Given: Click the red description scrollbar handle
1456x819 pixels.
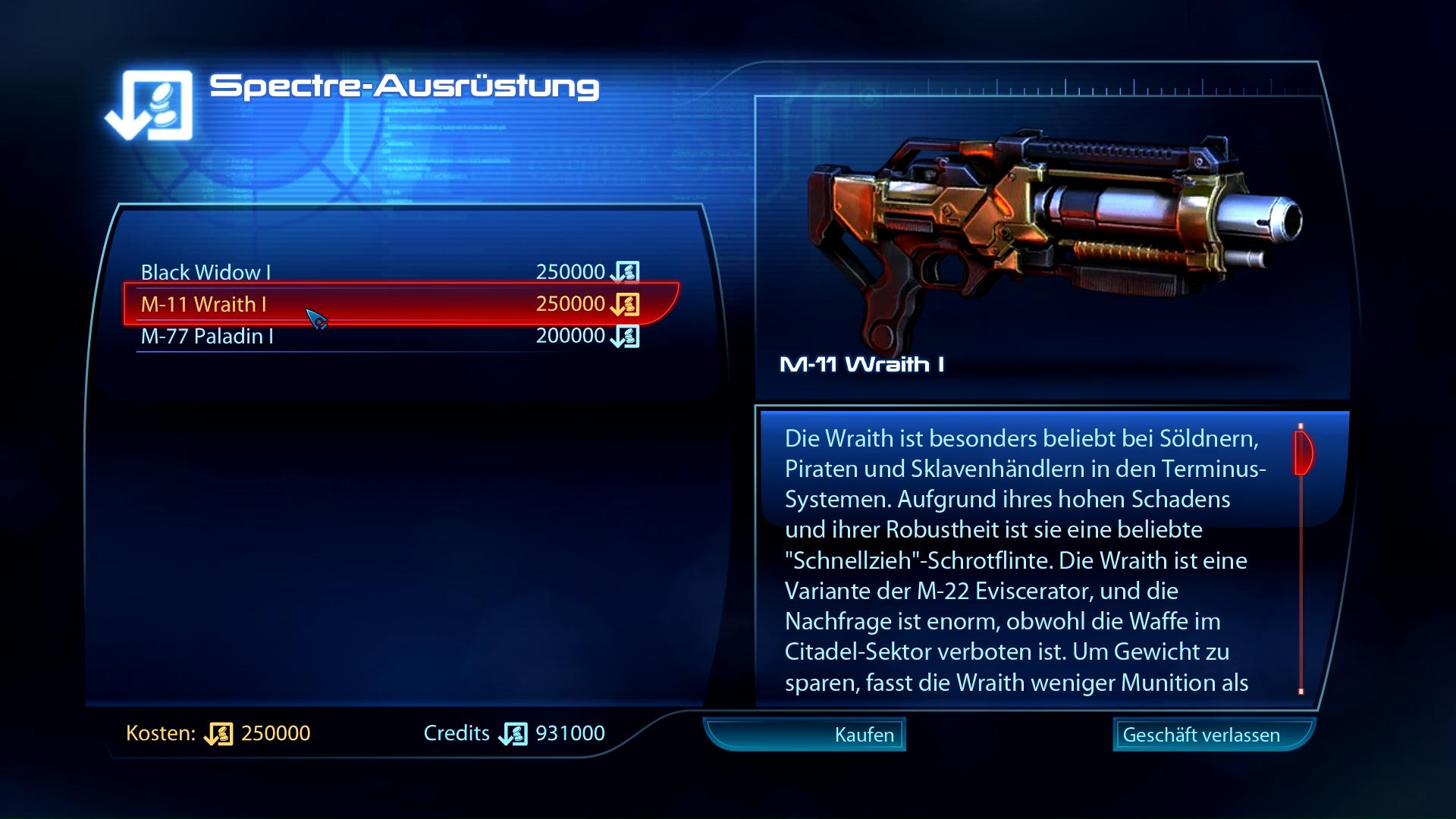Looking at the screenshot, I should pos(1302,453).
